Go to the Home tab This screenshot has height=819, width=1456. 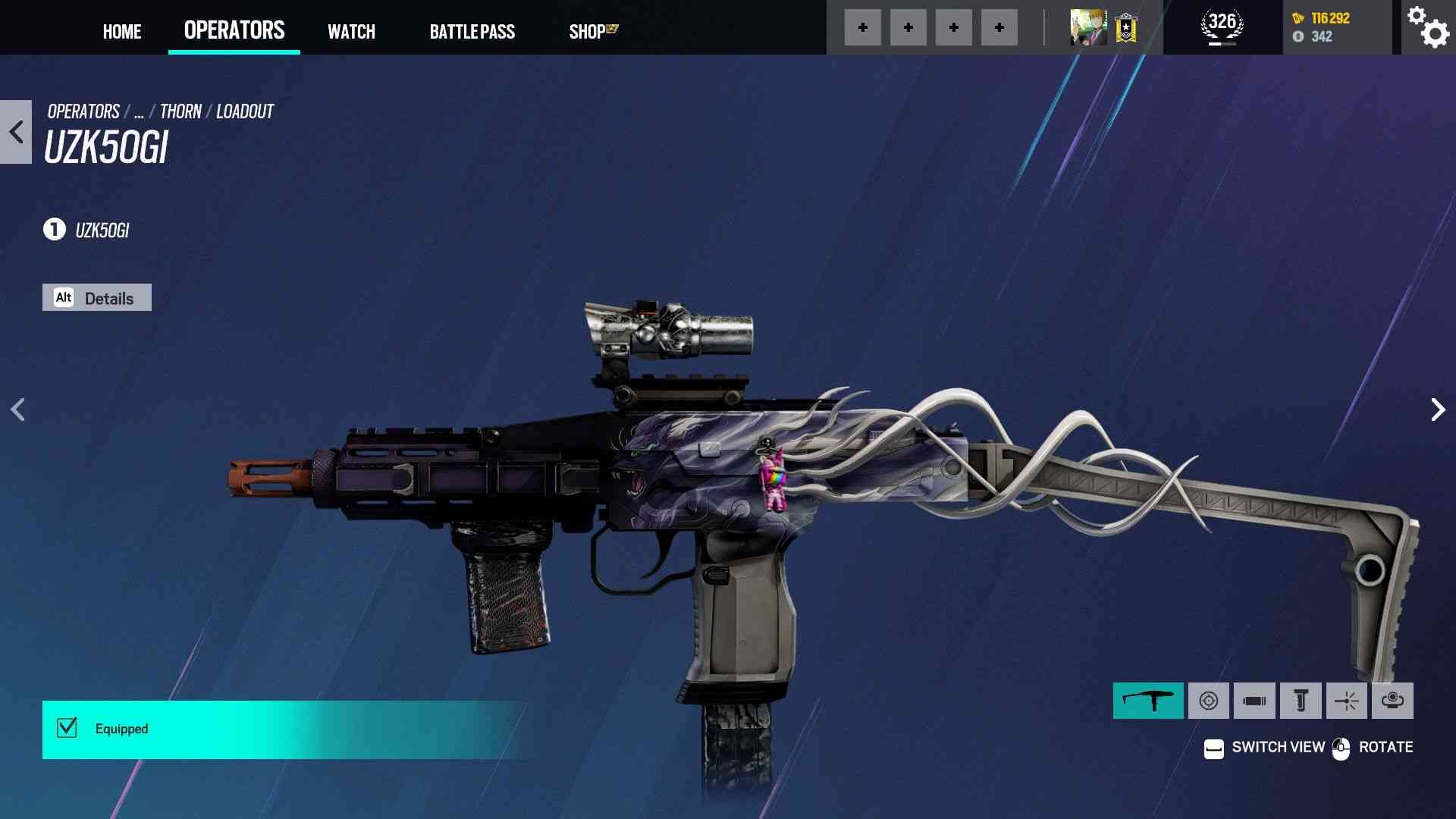point(122,31)
